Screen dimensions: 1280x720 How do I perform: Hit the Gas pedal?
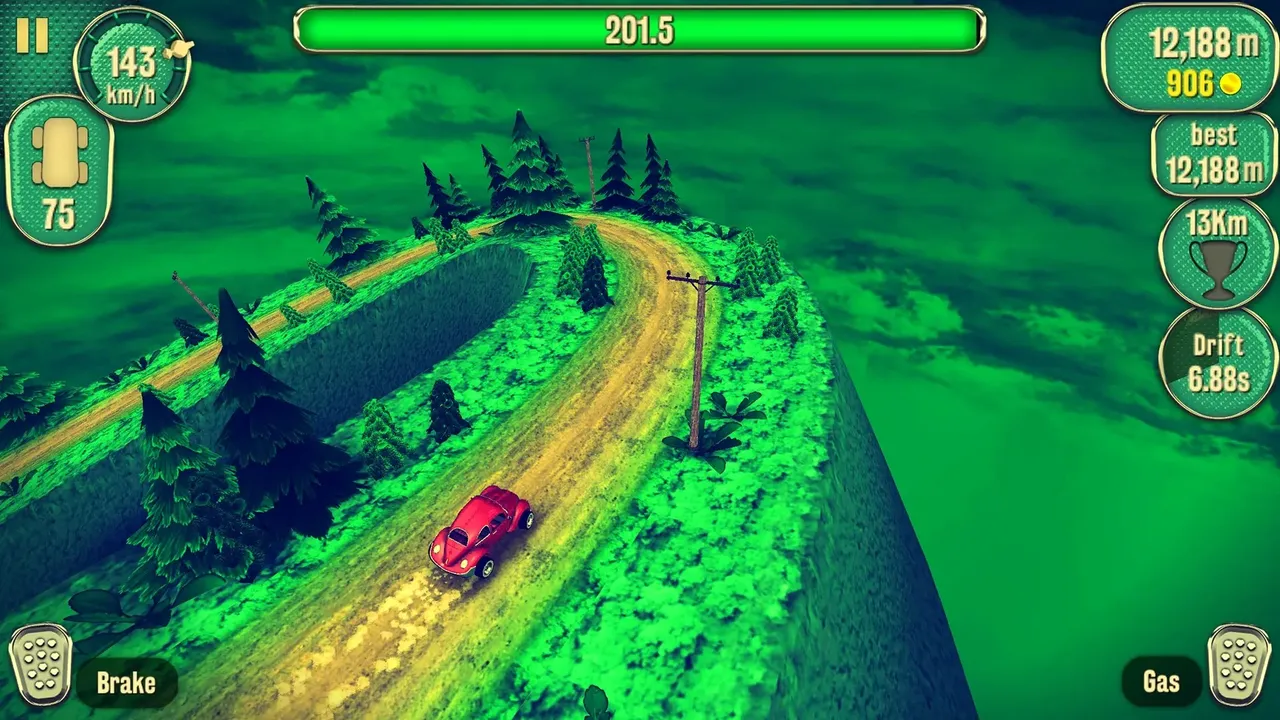[1238, 664]
